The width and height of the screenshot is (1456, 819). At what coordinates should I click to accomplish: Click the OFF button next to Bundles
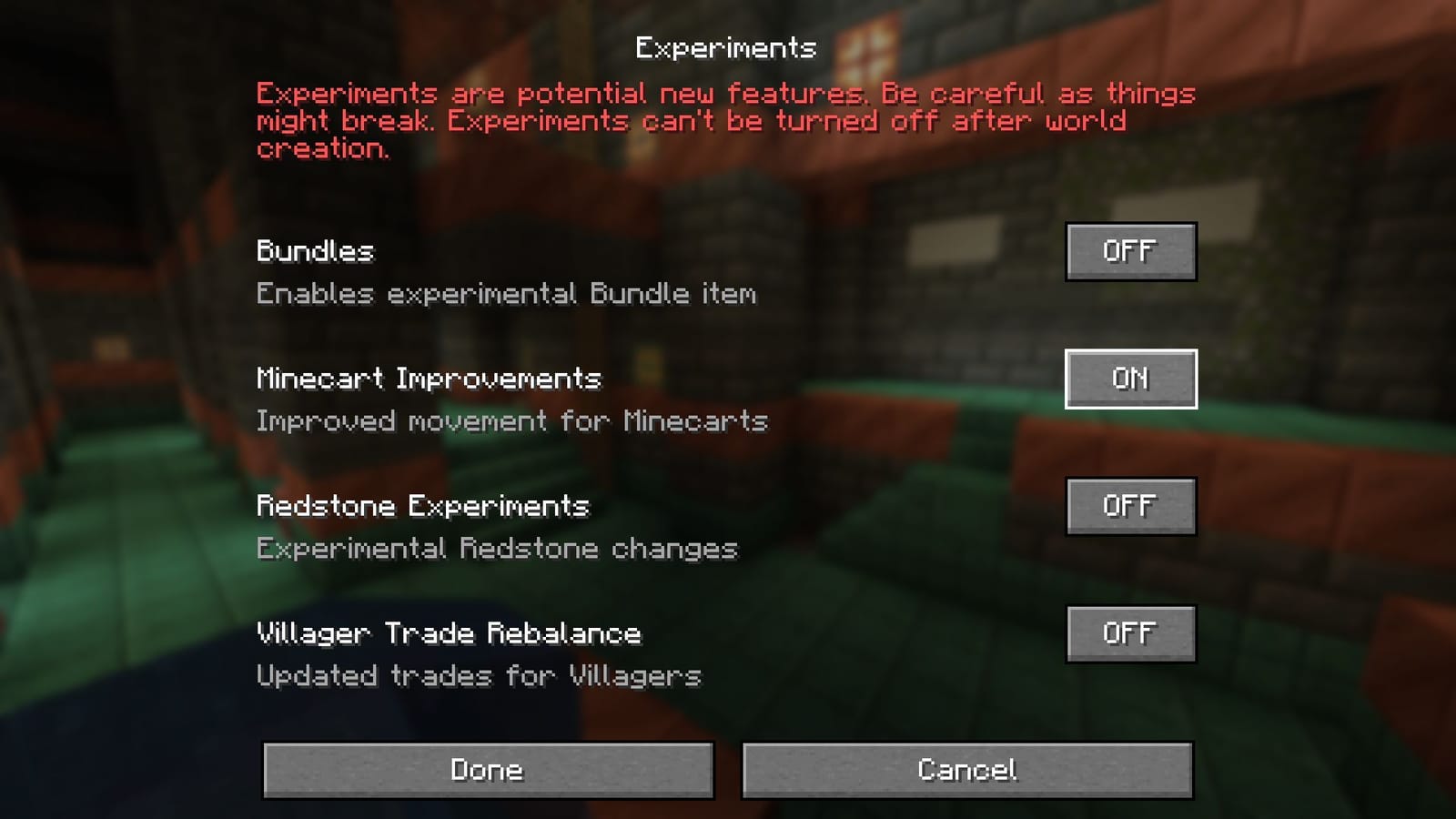[x=1130, y=252]
